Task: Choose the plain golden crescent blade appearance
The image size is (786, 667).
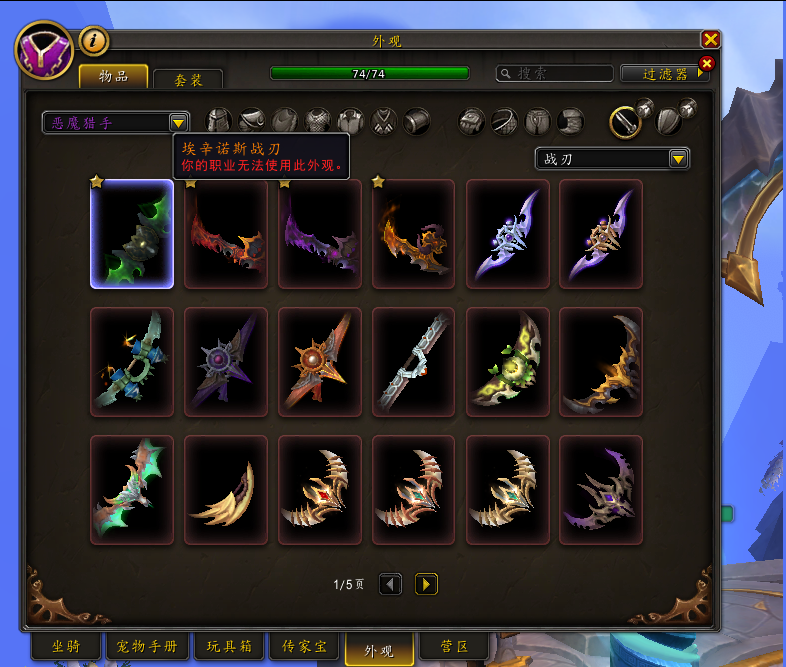Action: [x=226, y=490]
